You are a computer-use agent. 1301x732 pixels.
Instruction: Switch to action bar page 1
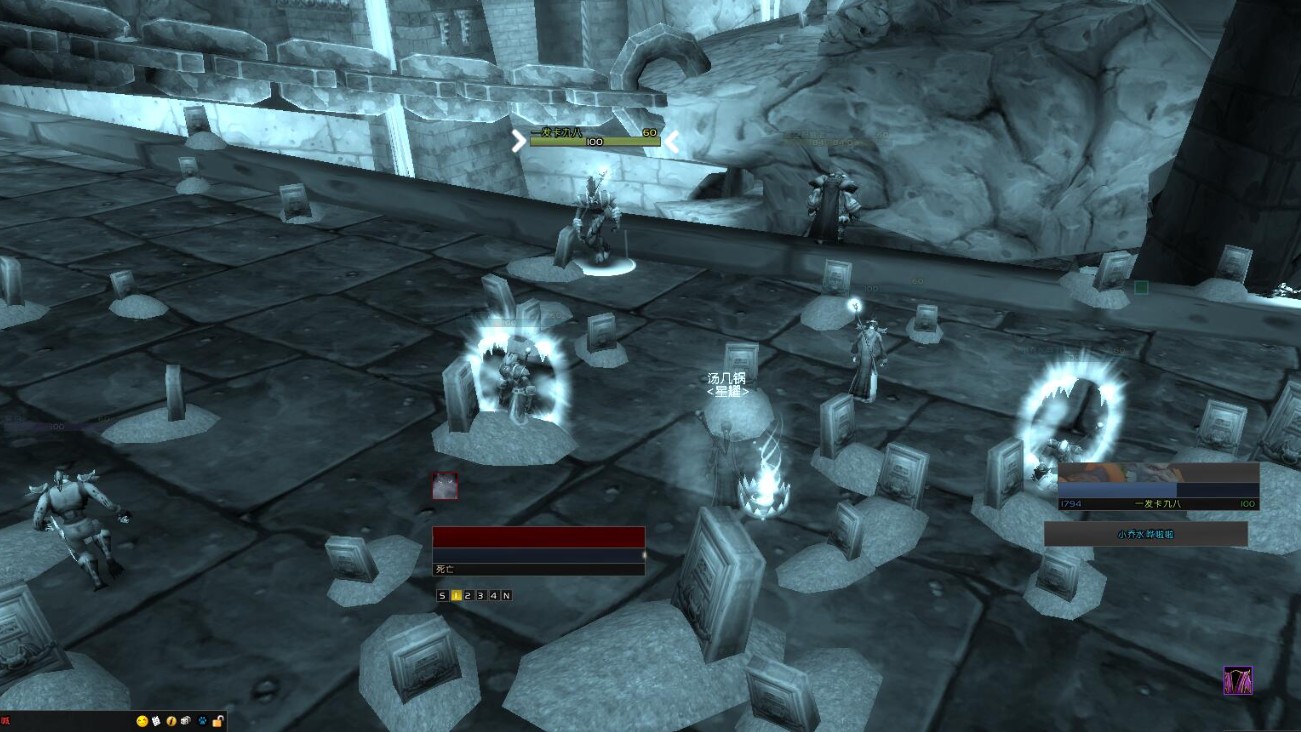pos(455,596)
